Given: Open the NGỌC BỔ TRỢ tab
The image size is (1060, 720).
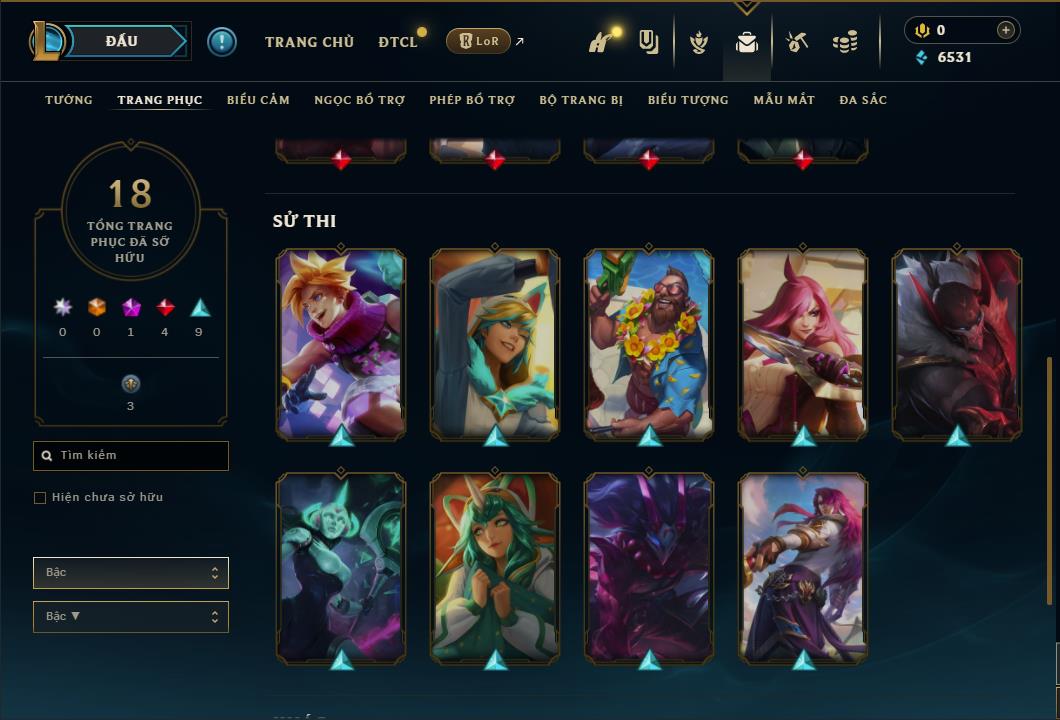Looking at the screenshot, I should click(359, 100).
